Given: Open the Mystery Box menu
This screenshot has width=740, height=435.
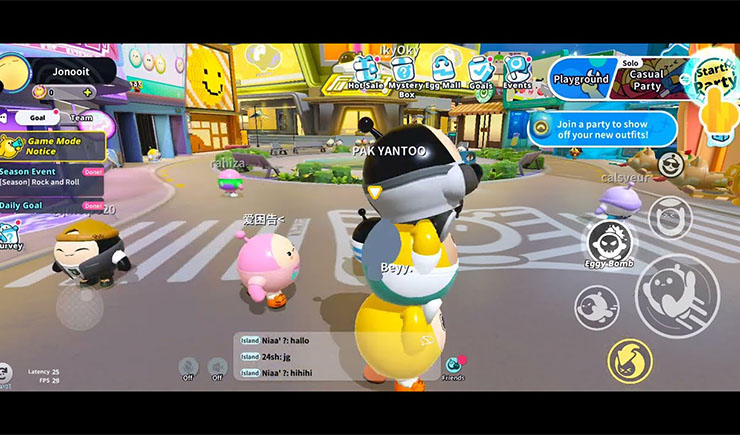Looking at the screenshot, I should pos(402,71).
